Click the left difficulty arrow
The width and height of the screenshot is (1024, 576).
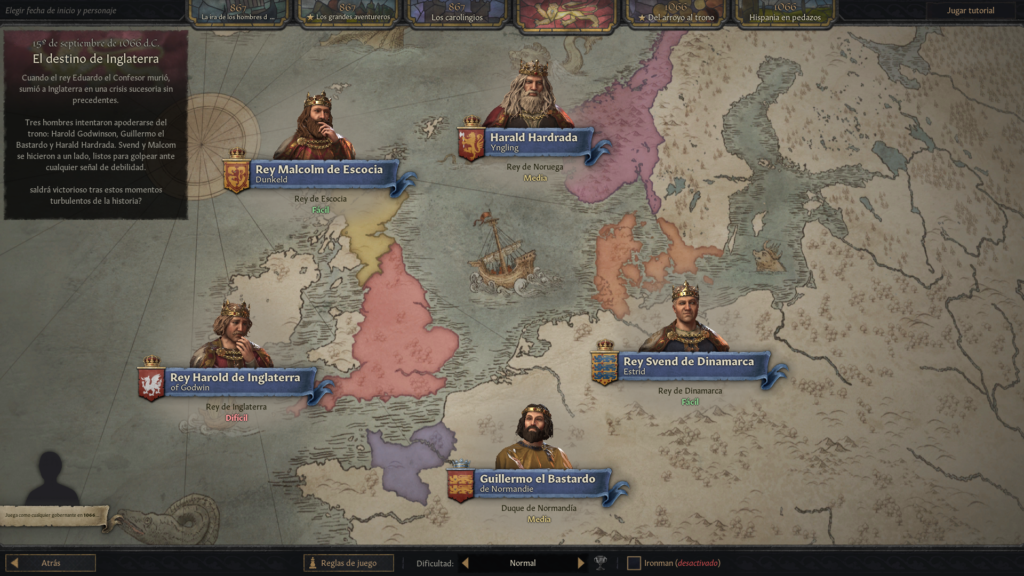[465, 563]
